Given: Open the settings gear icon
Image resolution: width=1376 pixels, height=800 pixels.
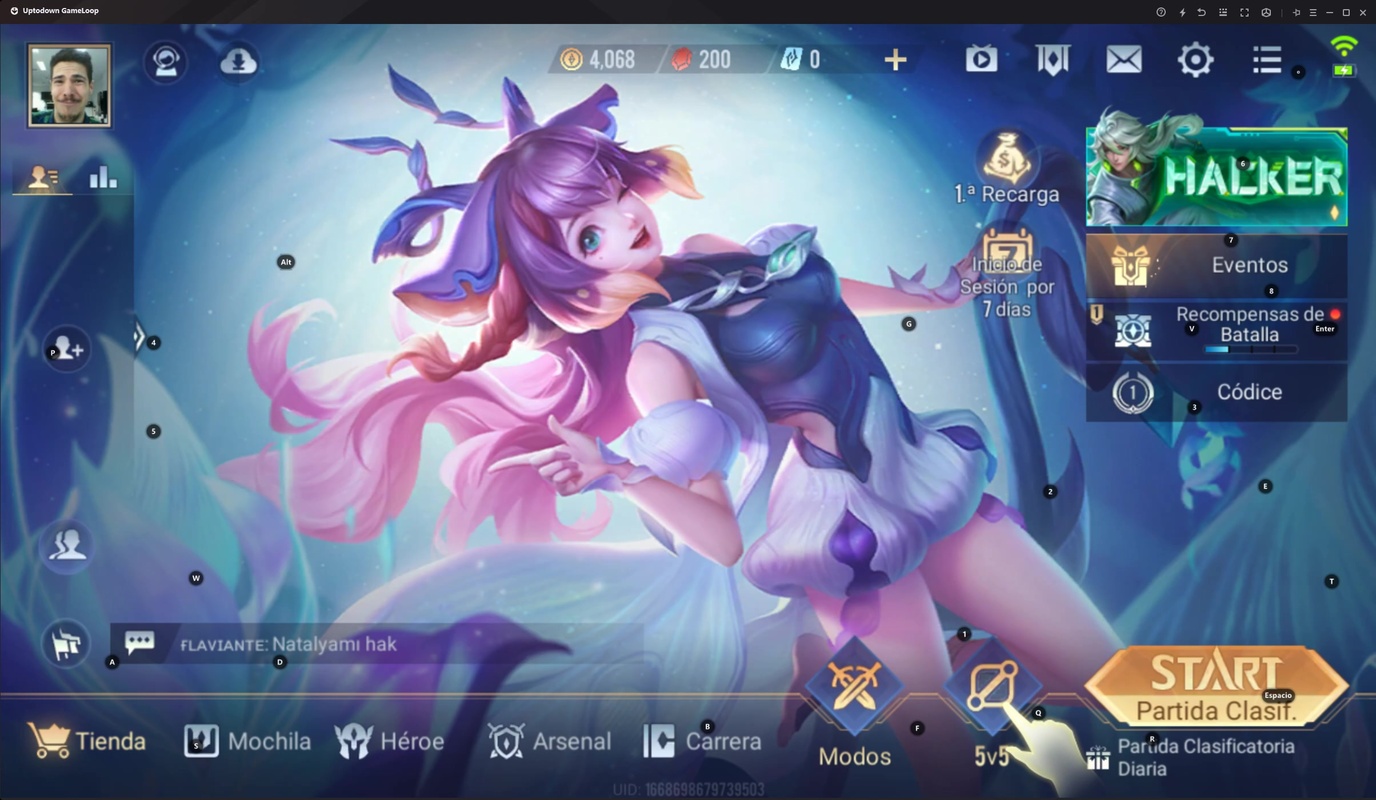Looking at the screenshot, I should tap(1195, 60).
